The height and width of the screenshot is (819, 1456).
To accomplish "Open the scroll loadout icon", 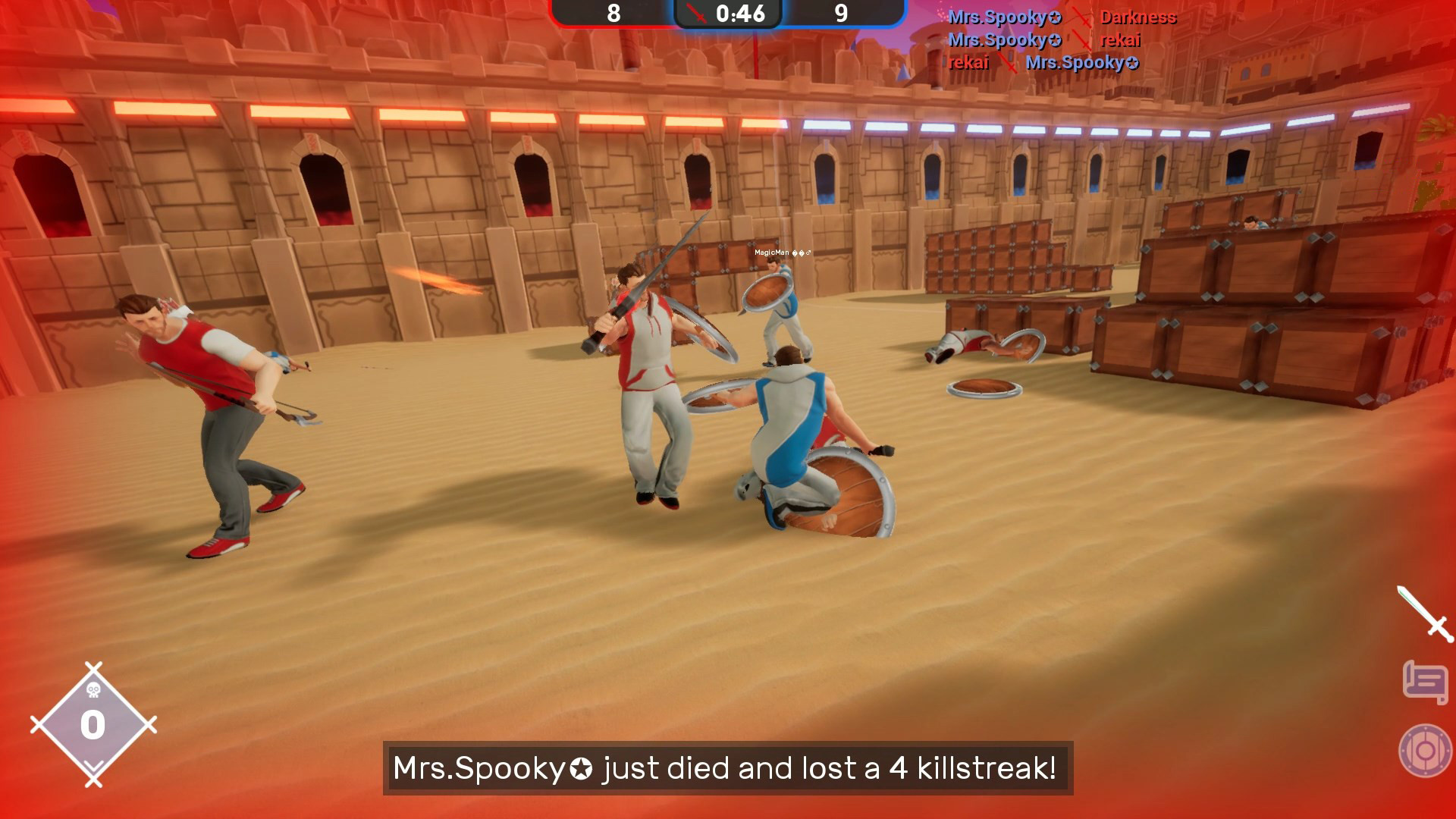I will [x=1426, y=677].
